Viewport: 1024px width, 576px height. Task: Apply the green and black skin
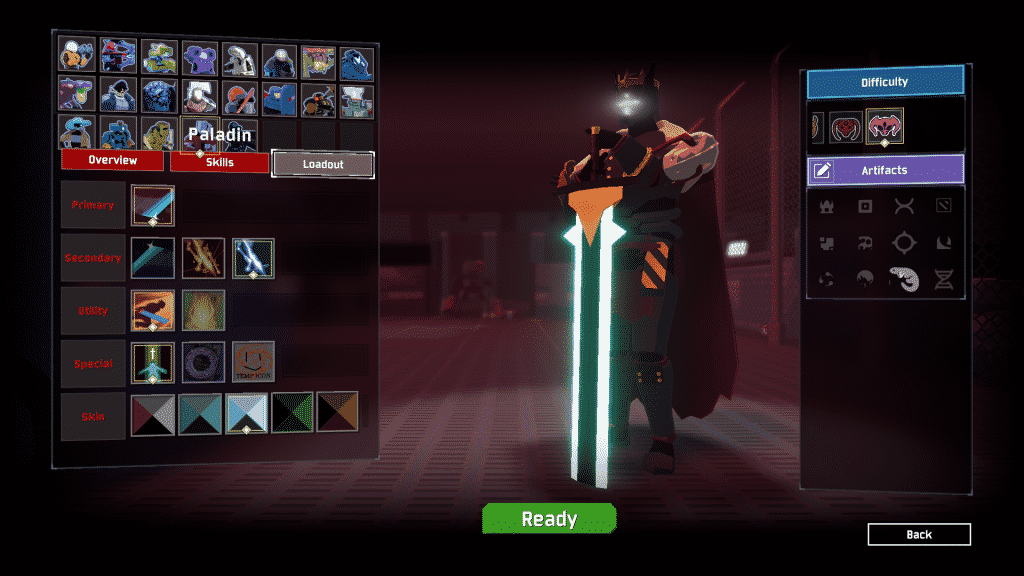pos(295,412)
